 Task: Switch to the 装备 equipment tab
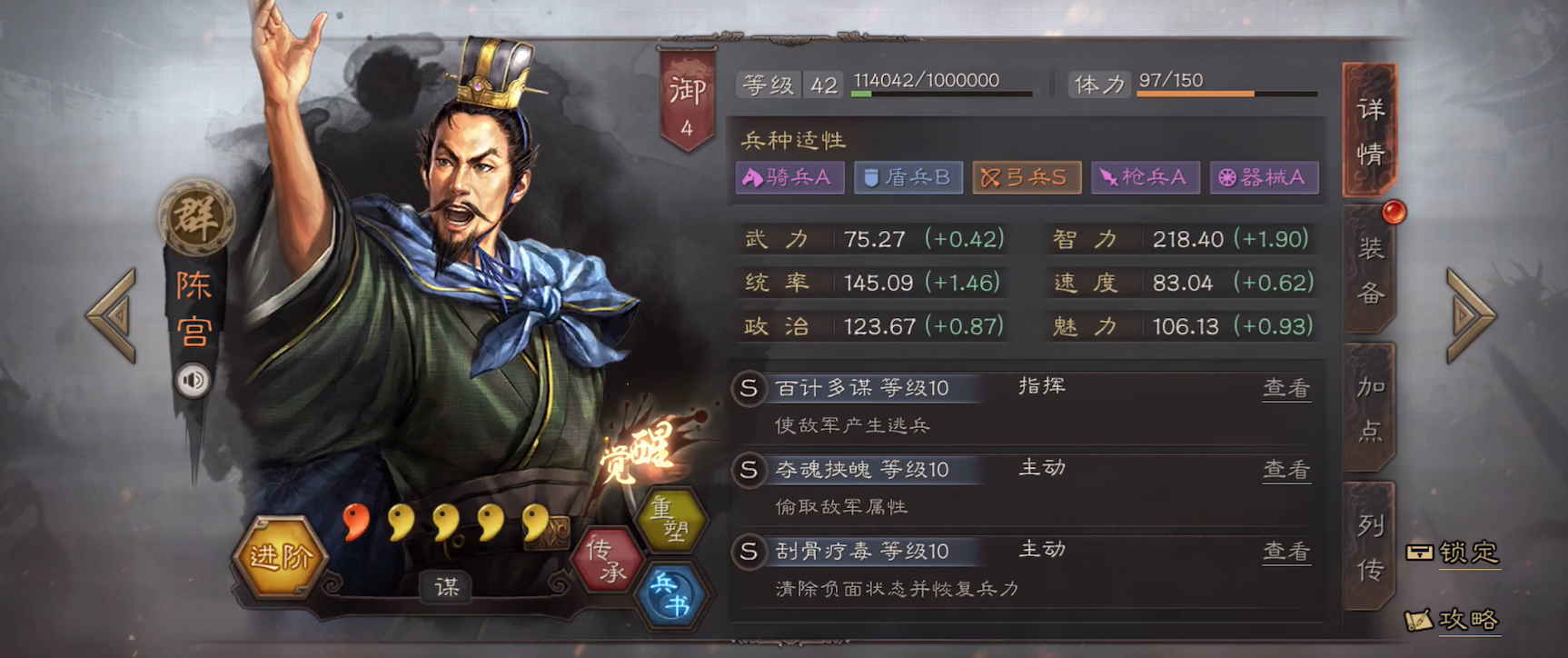1372,268
